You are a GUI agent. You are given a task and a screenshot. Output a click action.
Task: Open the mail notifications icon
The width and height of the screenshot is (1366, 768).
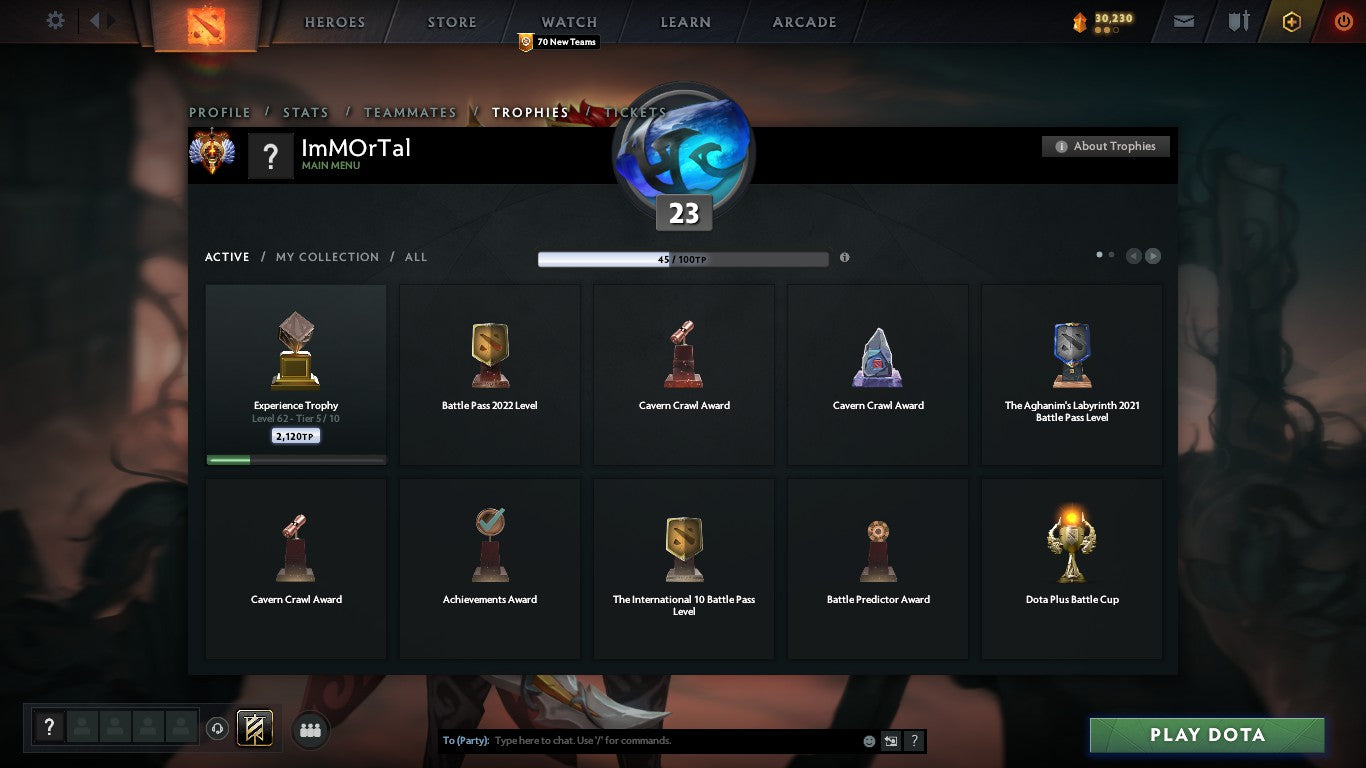pos(1183,20)
